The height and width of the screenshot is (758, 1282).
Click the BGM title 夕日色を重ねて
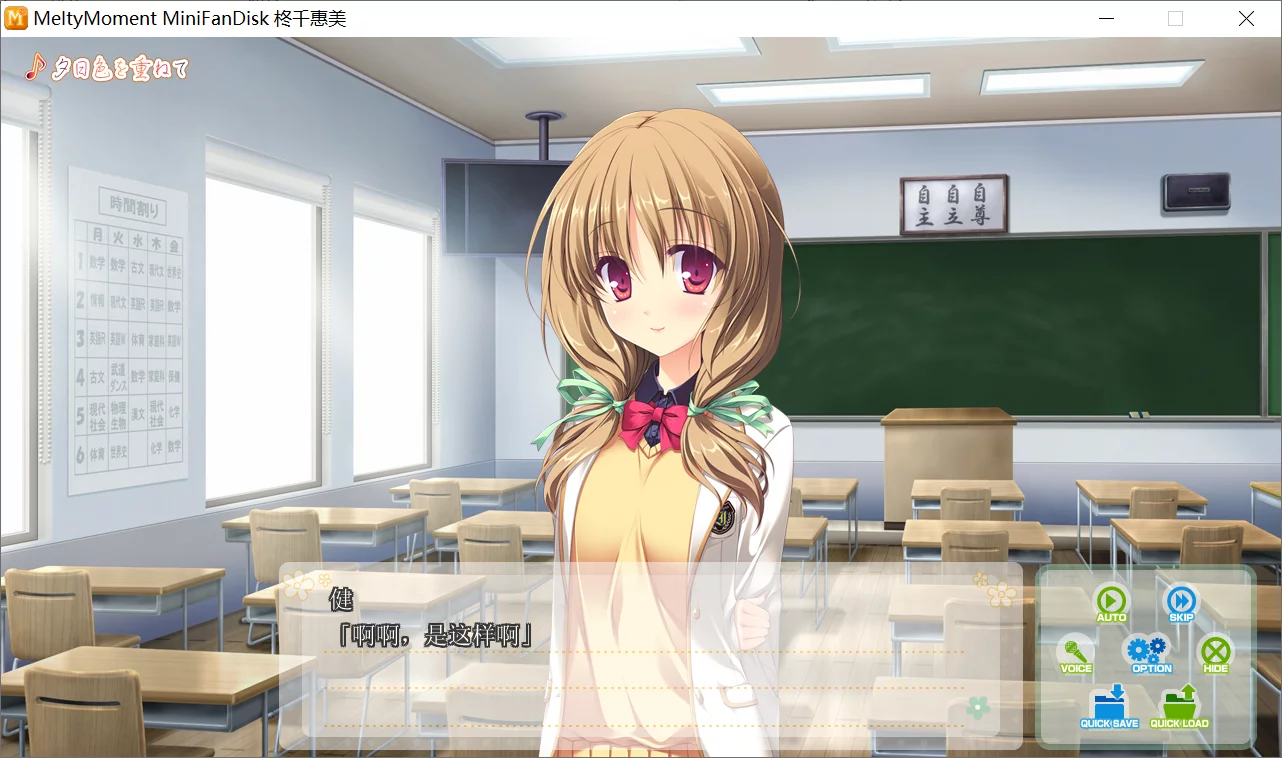point(120,68)
